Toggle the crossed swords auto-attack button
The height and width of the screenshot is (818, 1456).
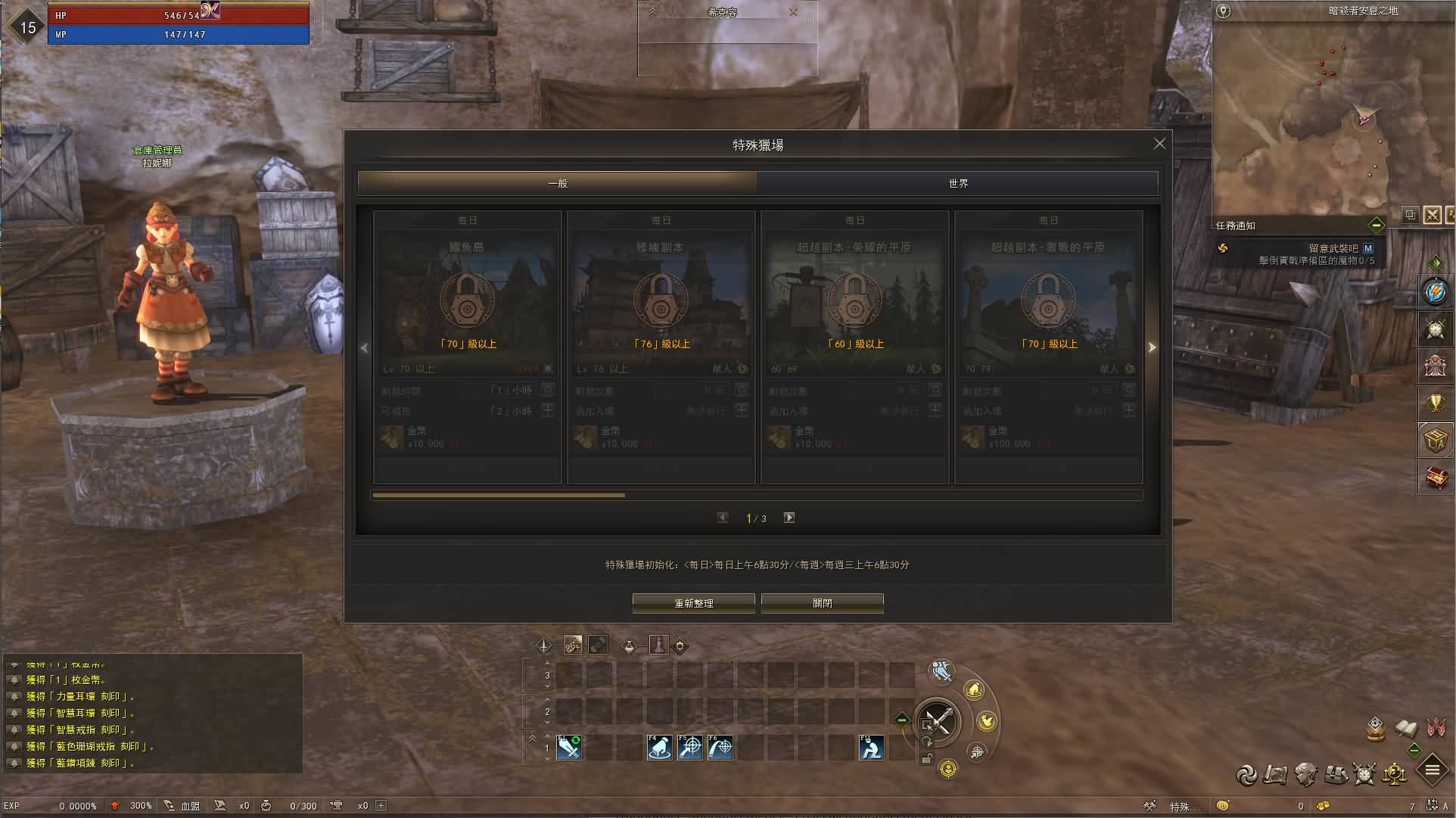(x=937, y=721)
